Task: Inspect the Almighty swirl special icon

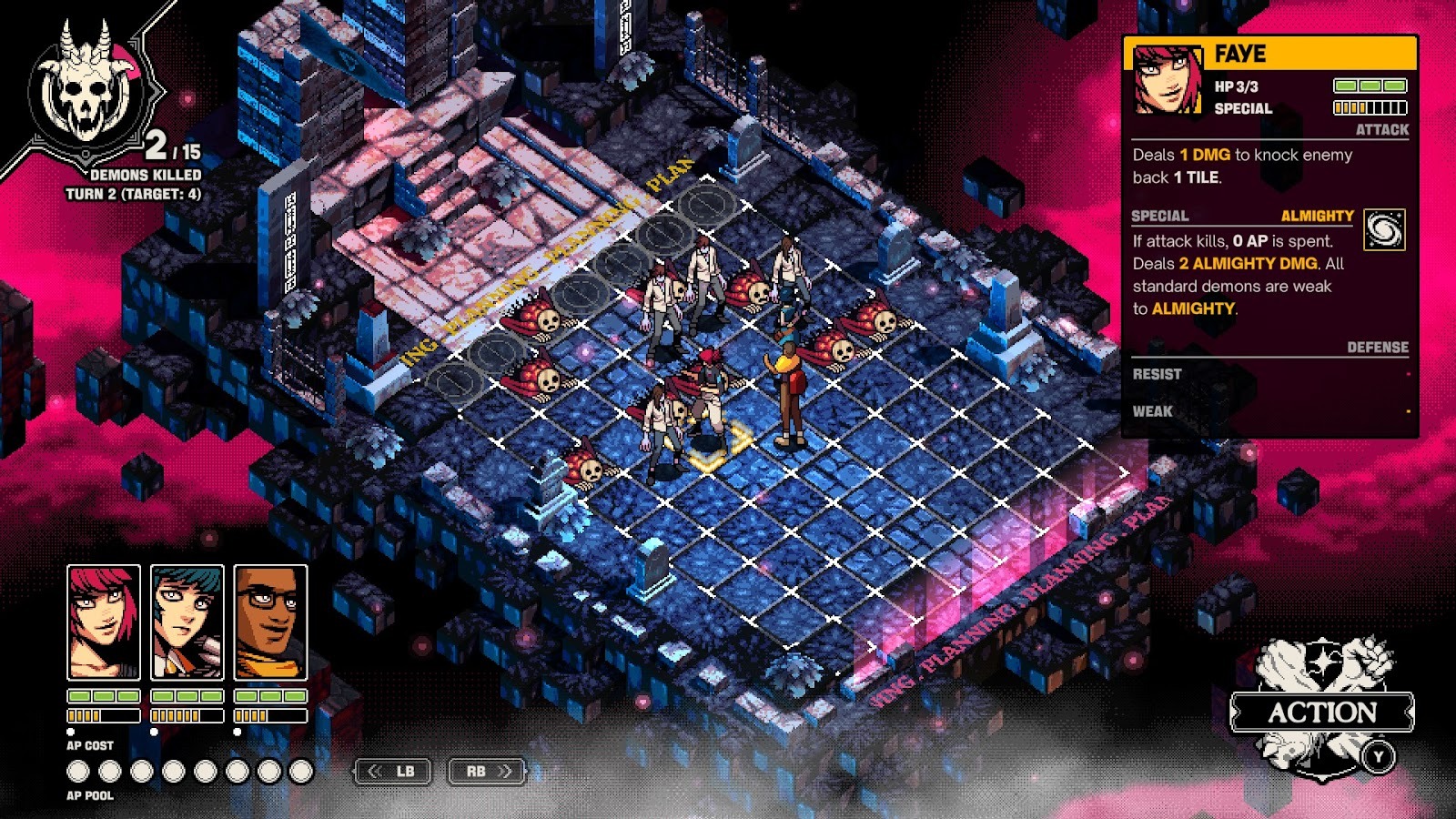Action: pos(1384,230)
